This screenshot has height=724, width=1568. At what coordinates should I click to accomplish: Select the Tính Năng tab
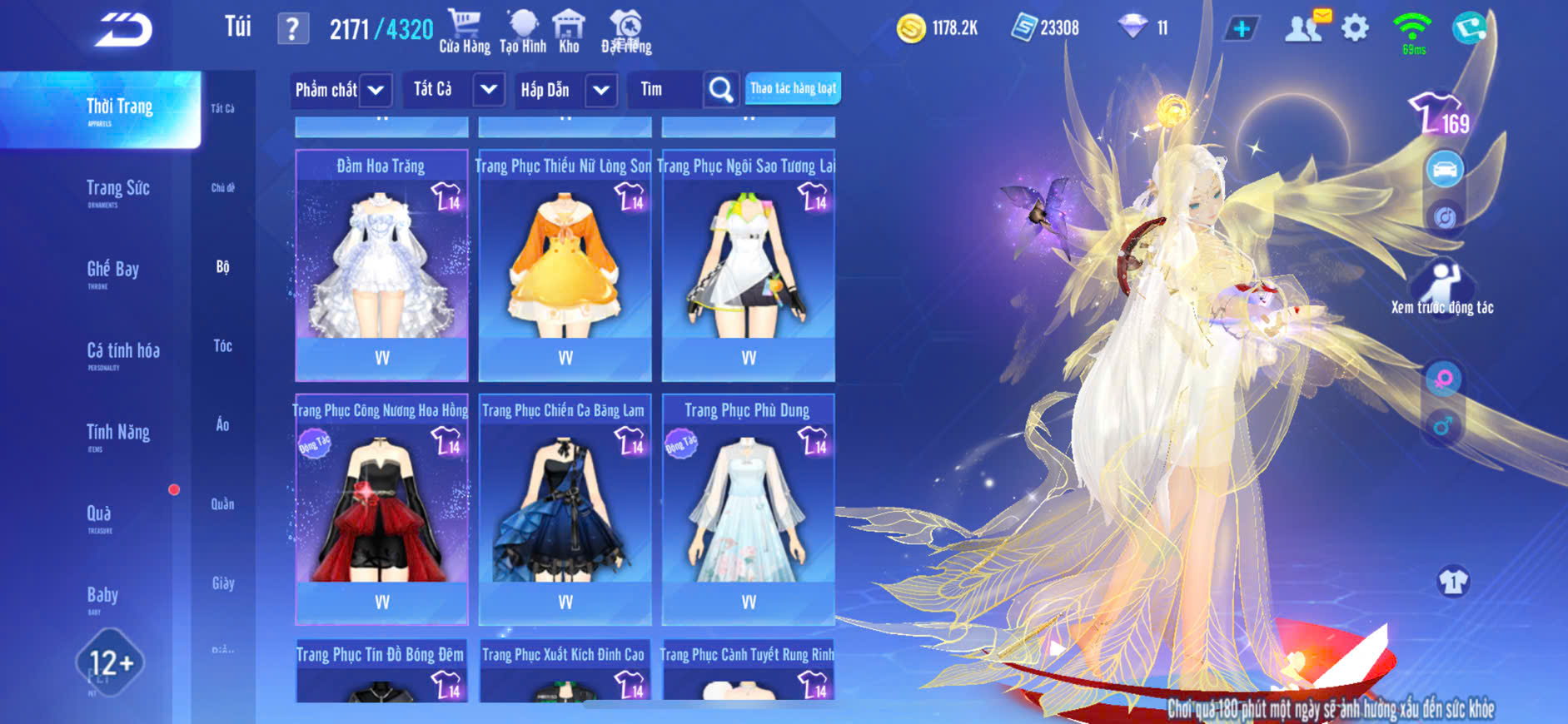(x=118, y=433)
